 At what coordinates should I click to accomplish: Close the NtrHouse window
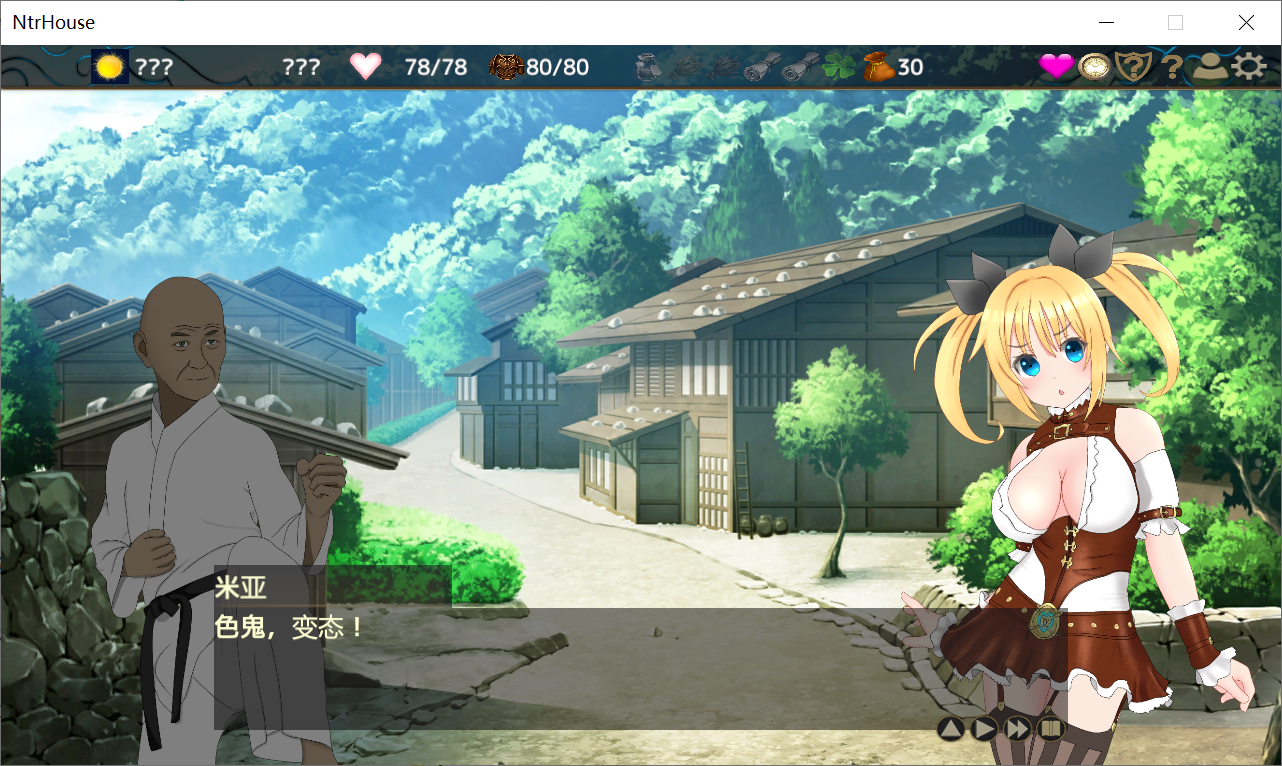click(x=1246, y=23)
